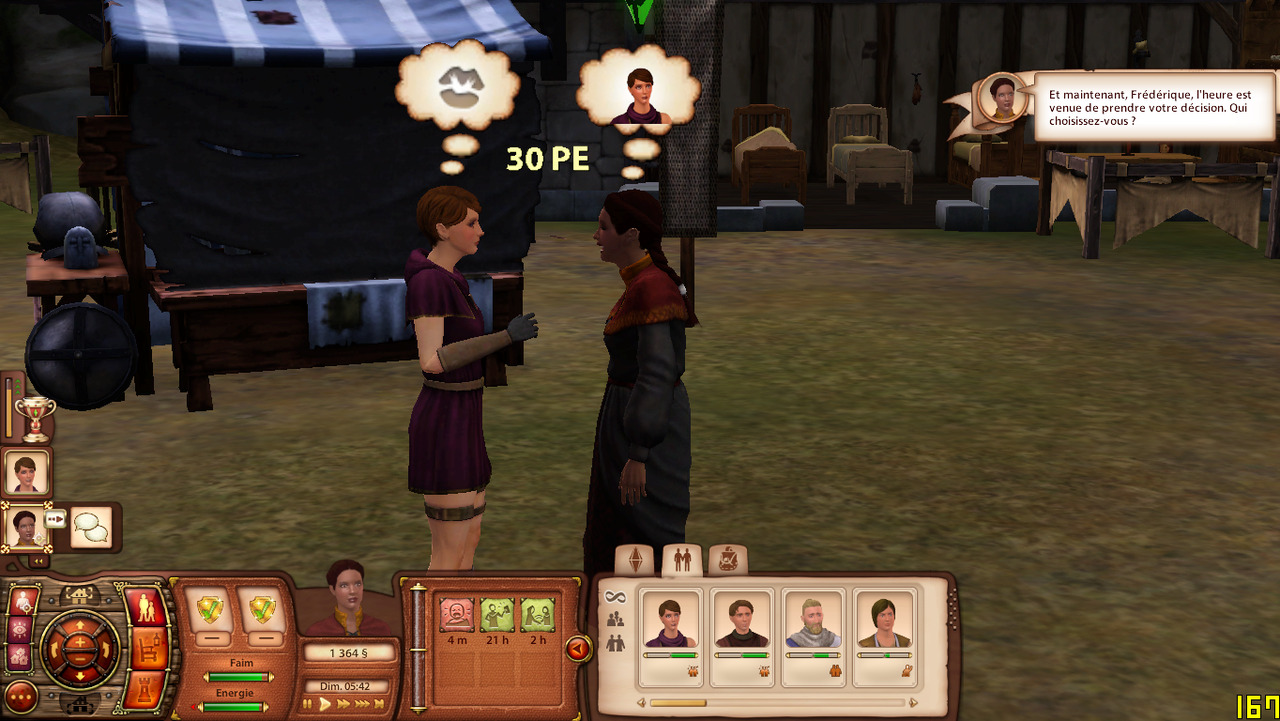1280x721 pixels.
Task: Open the quest trophy icon
Action: pos(34,419)
